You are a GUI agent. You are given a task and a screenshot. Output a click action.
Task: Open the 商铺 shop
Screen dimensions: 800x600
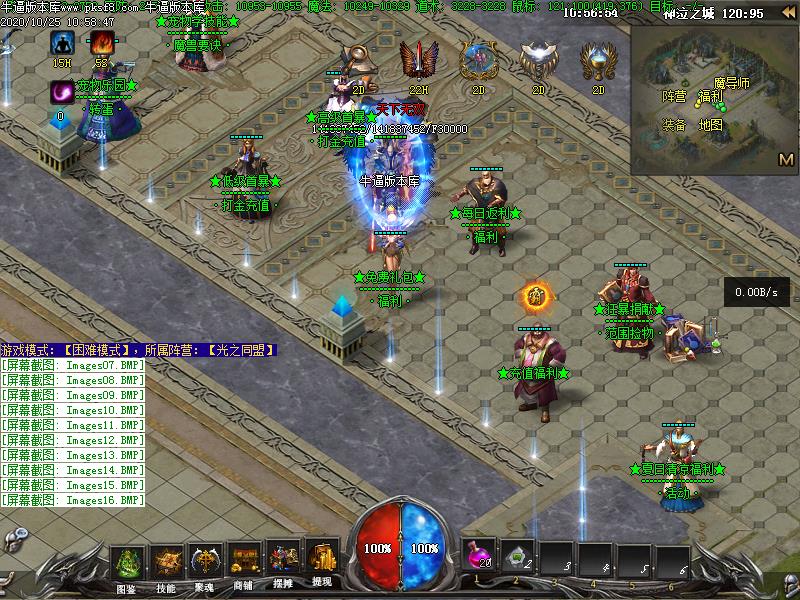pyautogui.click(x=243, y=564)
